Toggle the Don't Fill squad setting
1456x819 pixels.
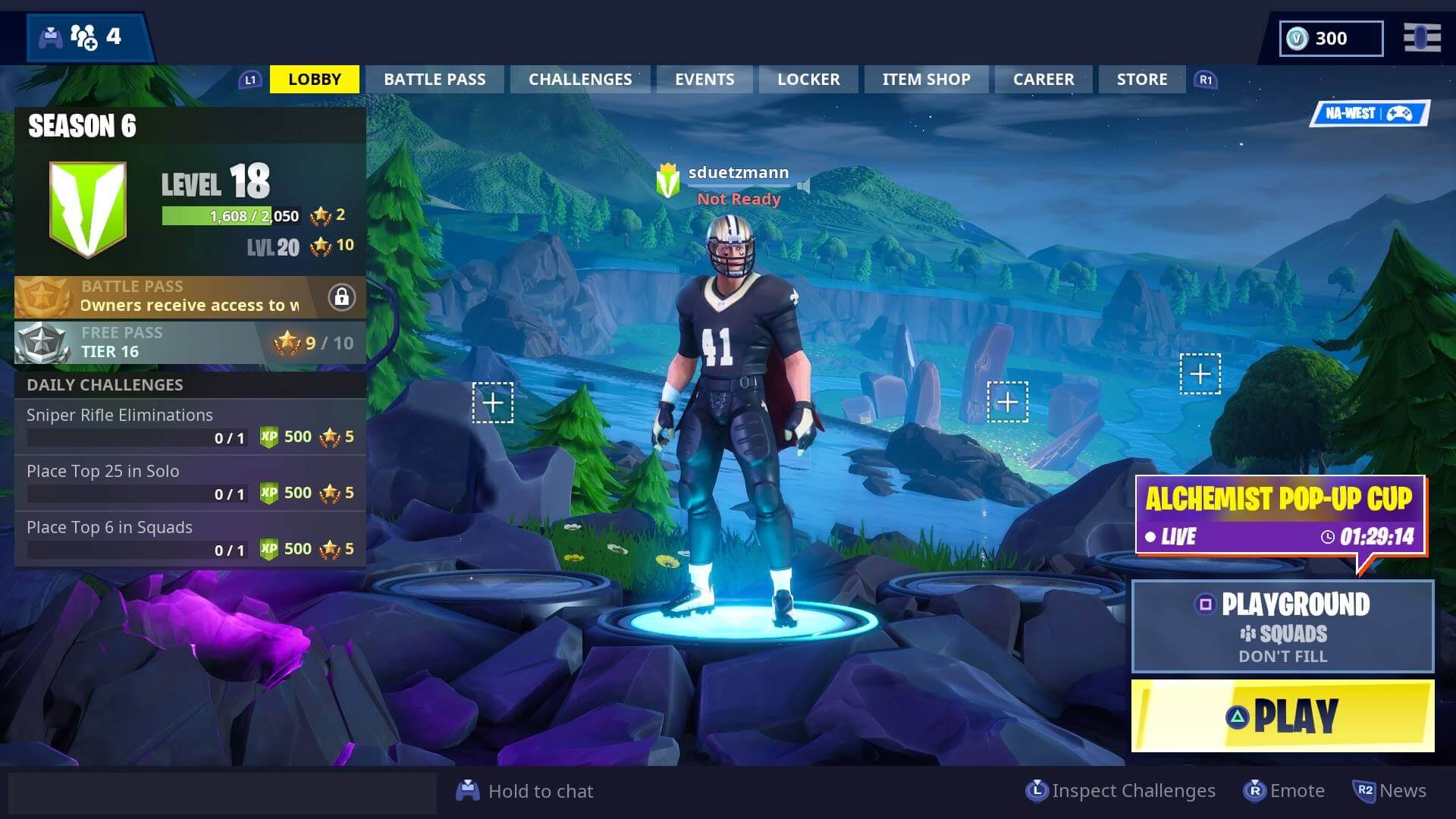click(x=1282, y=656)
